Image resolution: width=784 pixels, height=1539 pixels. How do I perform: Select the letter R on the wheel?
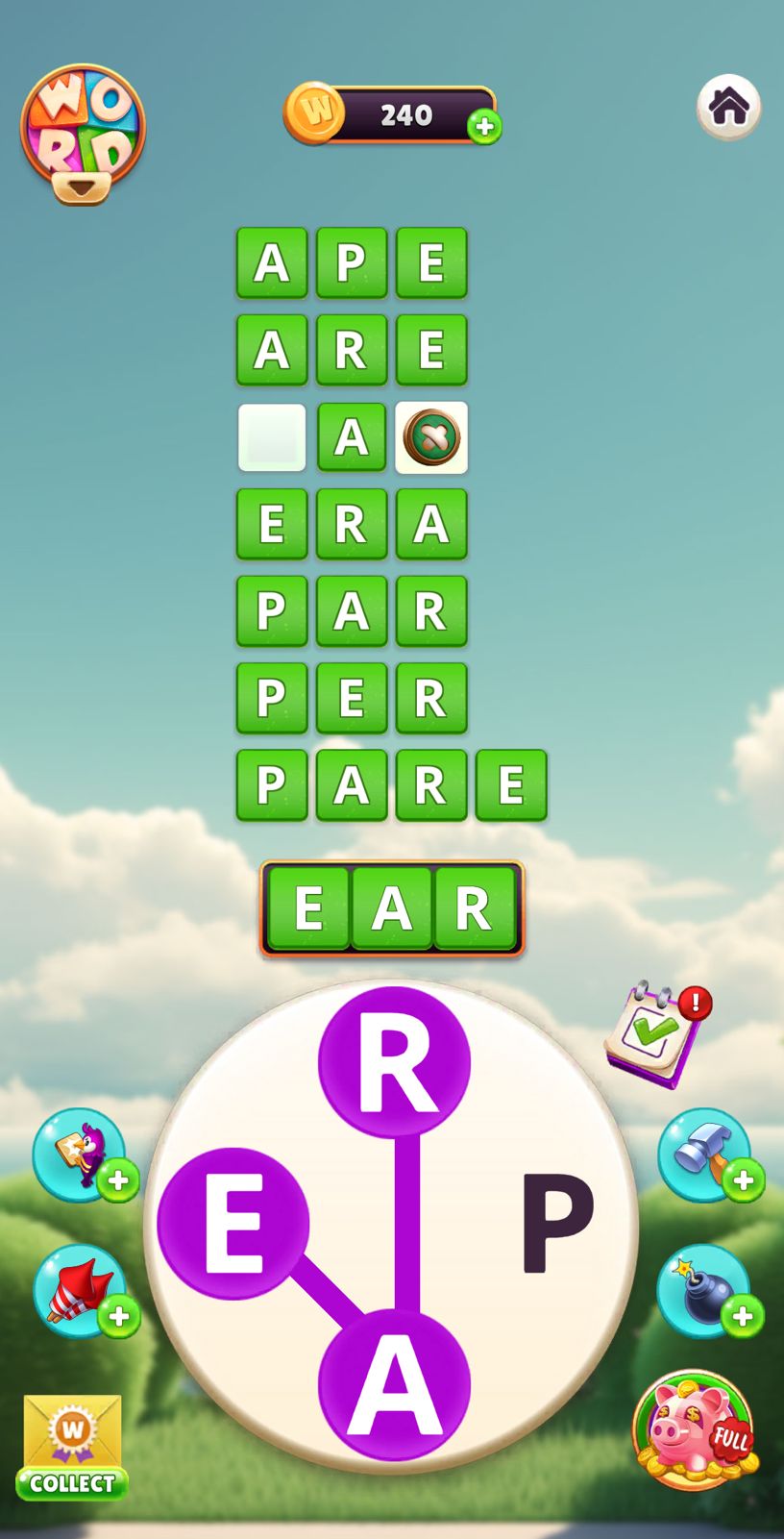click(x=394, y=1062)
